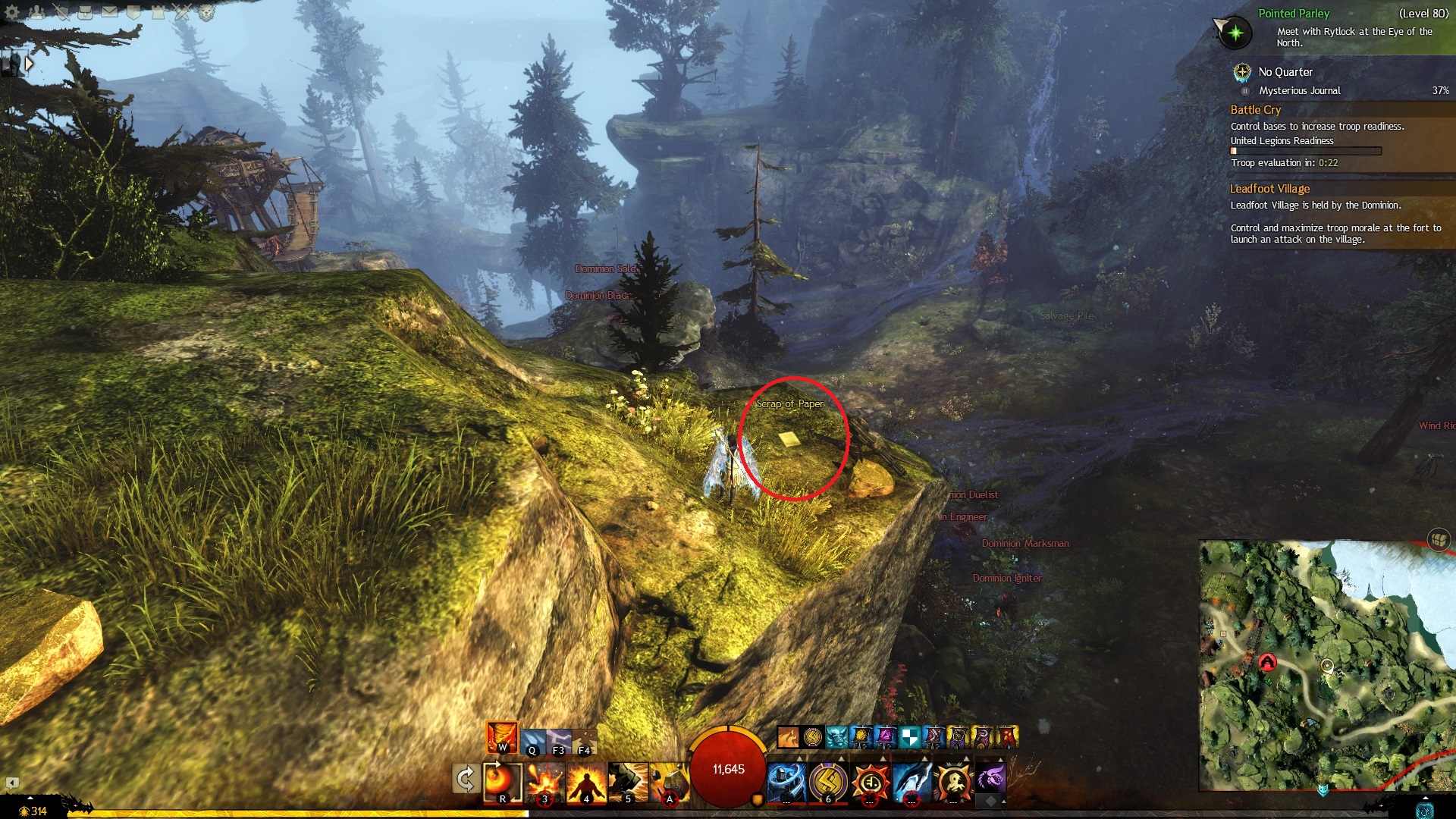
Task: Open the Contacts and LFG panel
Action: click(x=36, y=11)
